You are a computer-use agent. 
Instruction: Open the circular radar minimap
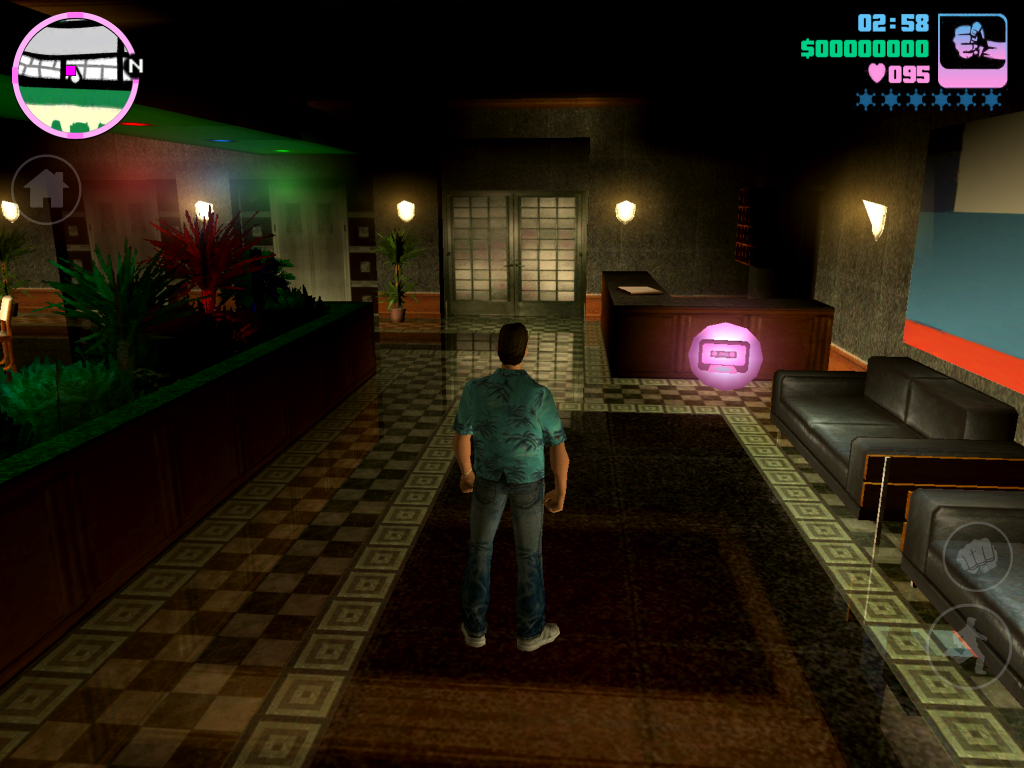pos(75,75)
